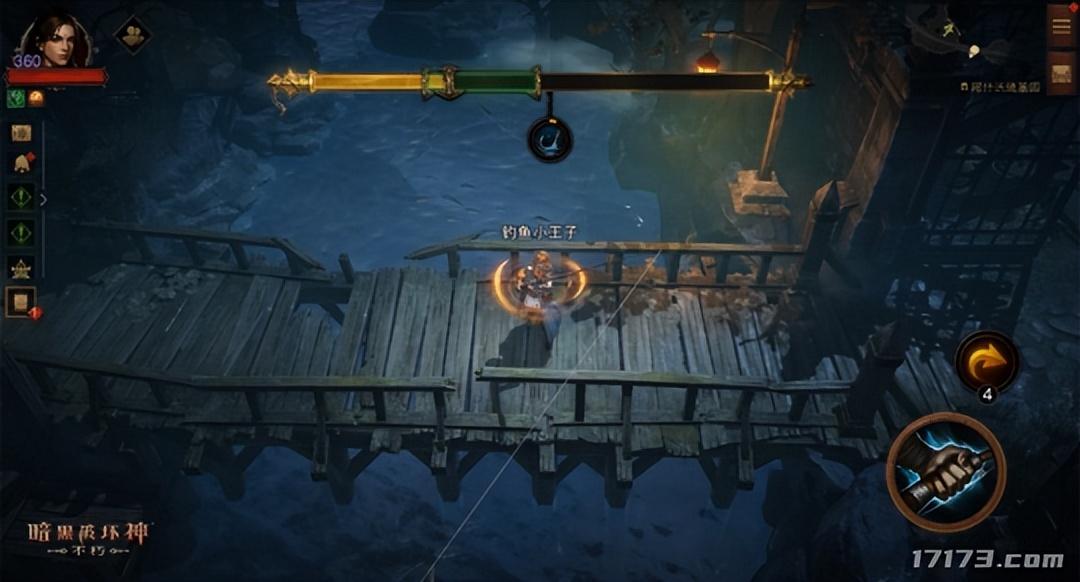Viewport: 1080px width, 582px height.
Task: Open the hamburger main menu
Action: click(1061, 25)
